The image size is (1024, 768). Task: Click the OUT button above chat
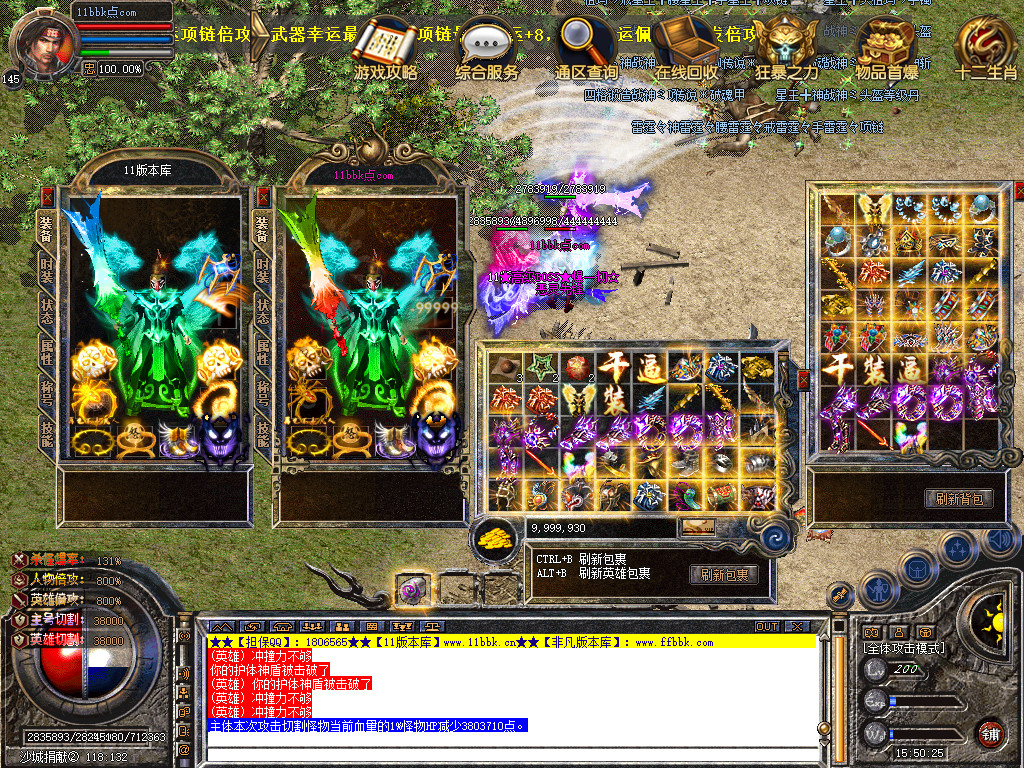767,626
